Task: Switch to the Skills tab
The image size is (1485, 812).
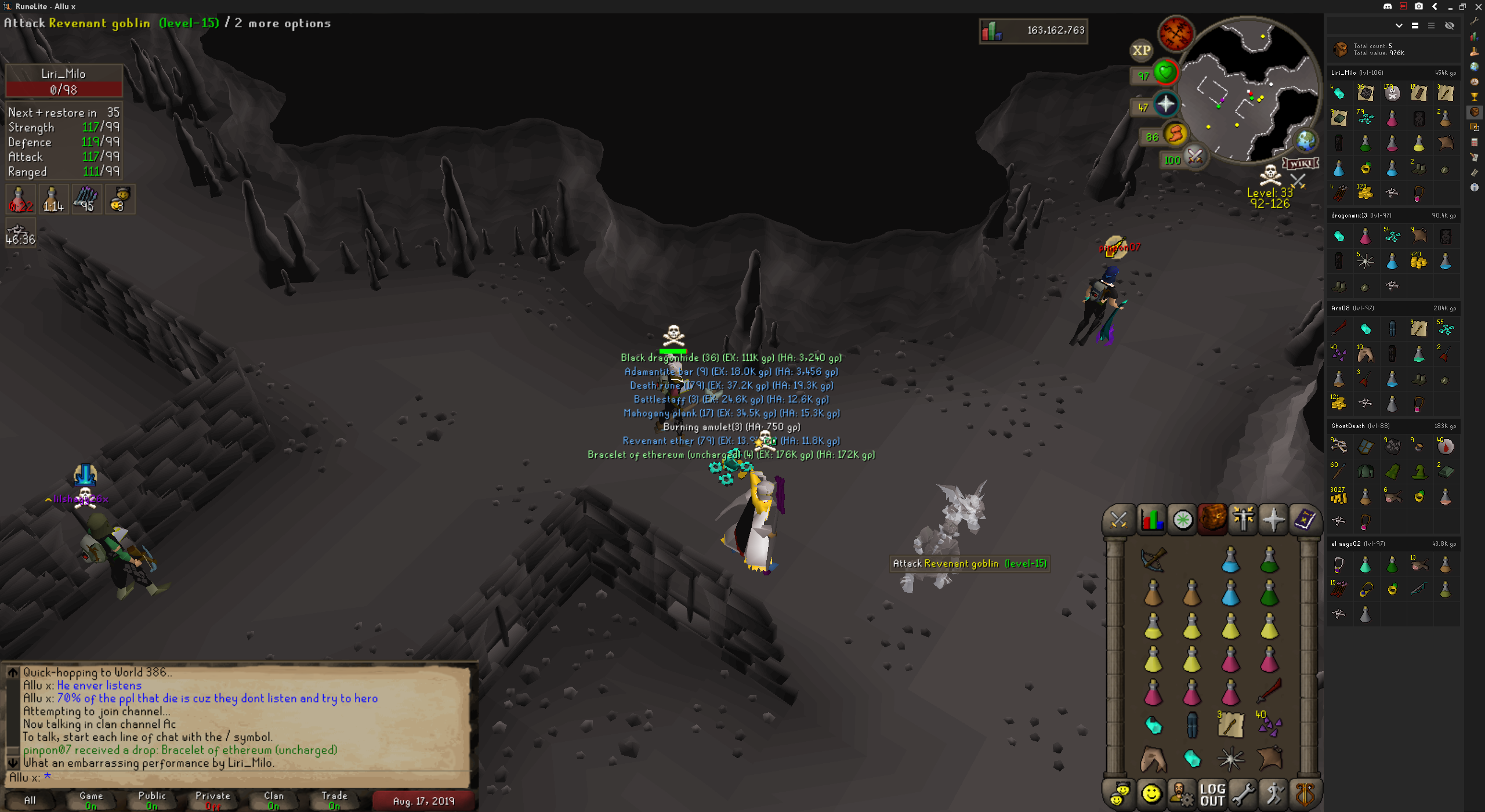Action: click(1151, 520)
